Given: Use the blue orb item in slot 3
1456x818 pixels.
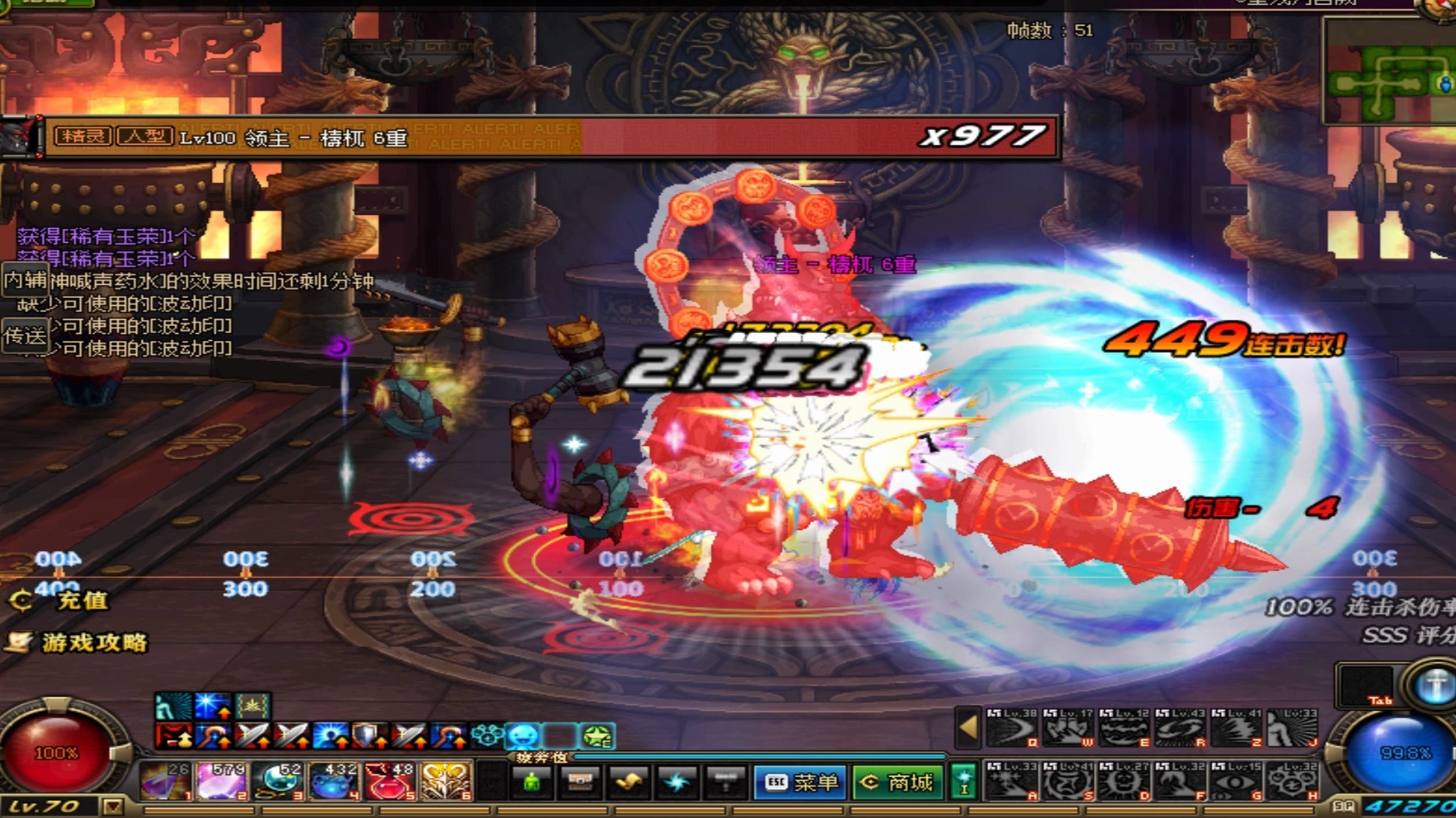Looking at the screenshot, I should tap(278, 781).
